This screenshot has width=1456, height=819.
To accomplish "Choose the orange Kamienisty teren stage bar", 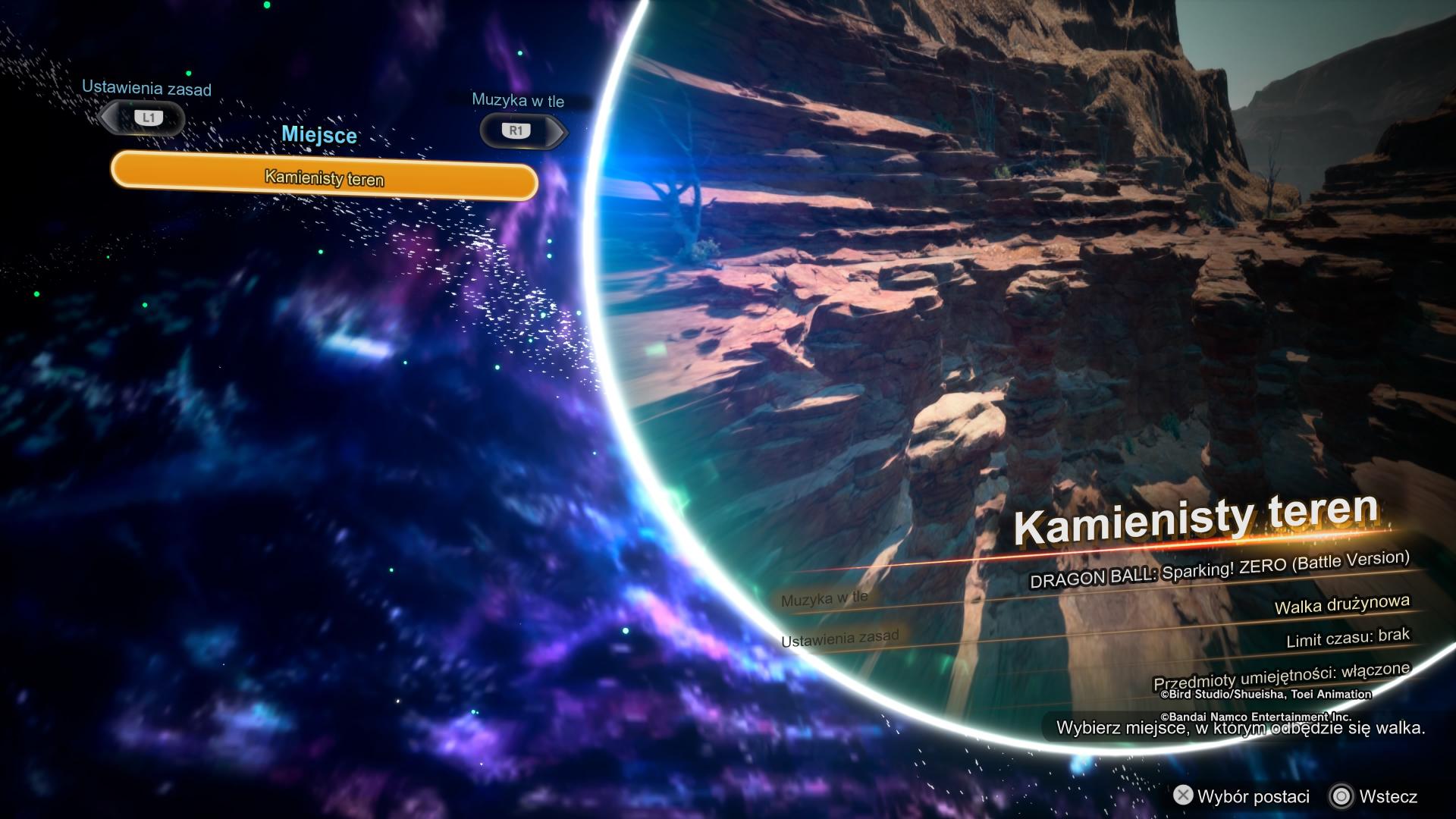I will click(x=325, y=178).
